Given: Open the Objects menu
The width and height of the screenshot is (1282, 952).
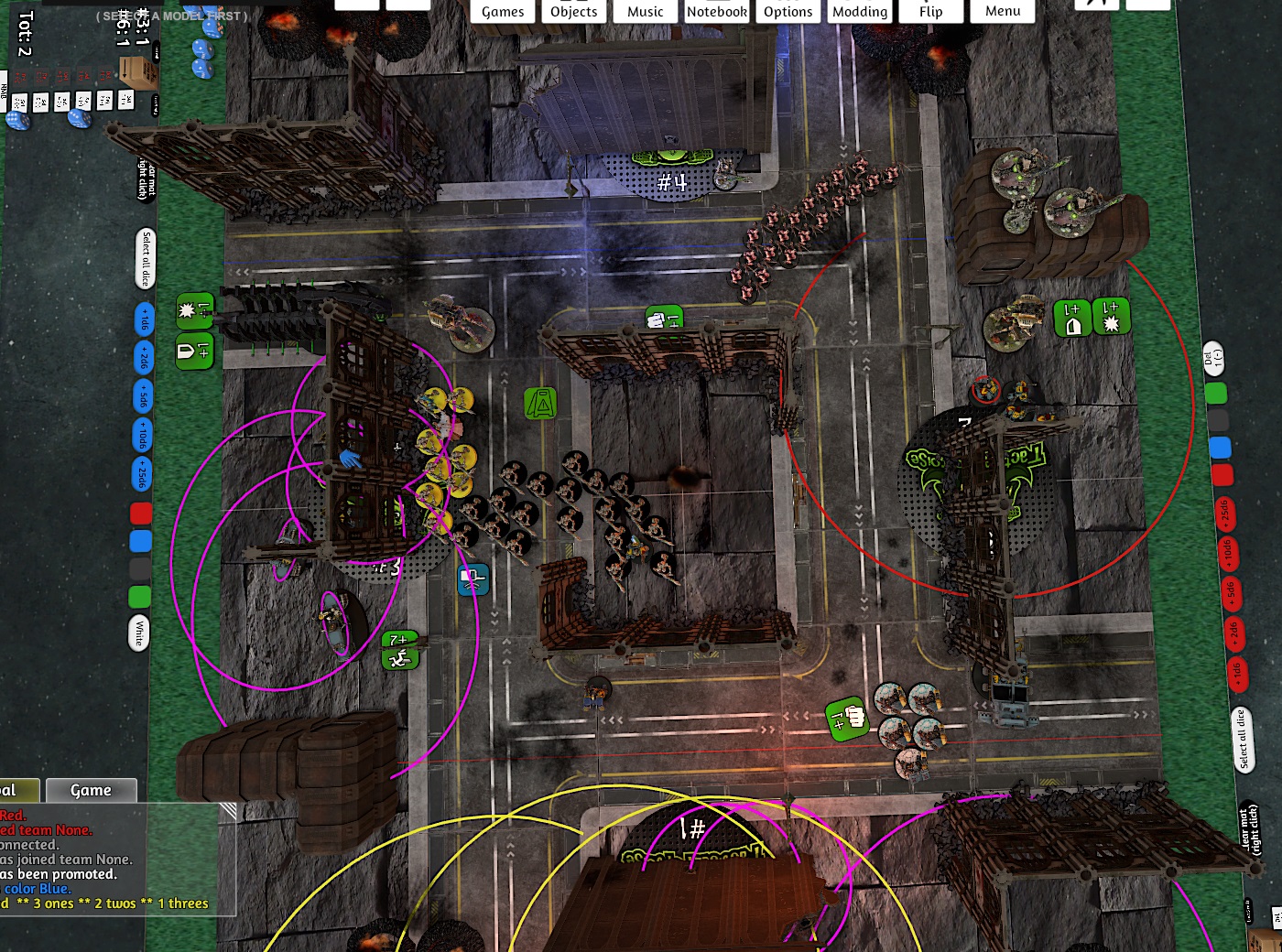Looking at the screenshot, I should click(574, 11).
